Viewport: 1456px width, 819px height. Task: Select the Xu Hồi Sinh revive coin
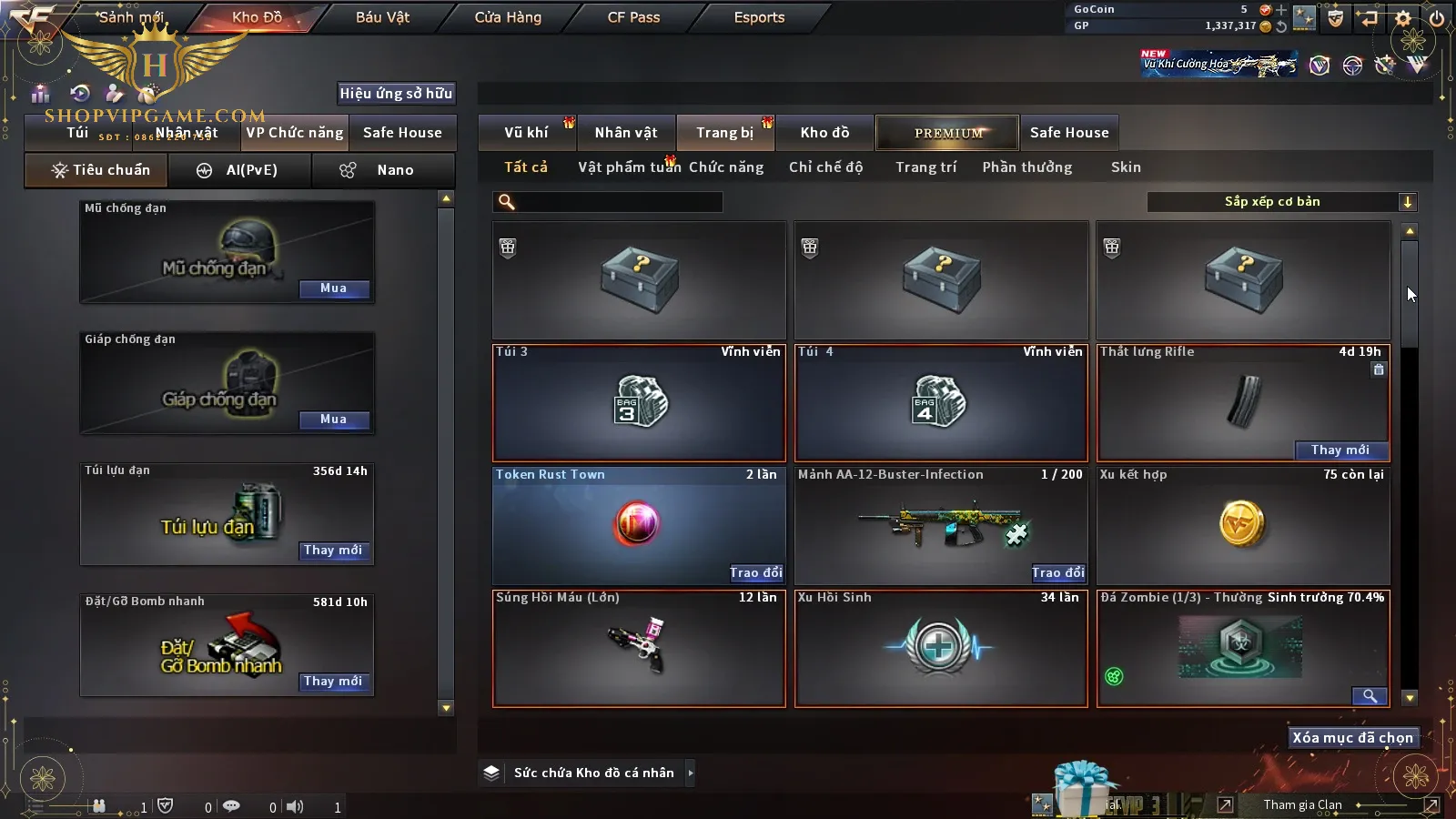[941, 648]
